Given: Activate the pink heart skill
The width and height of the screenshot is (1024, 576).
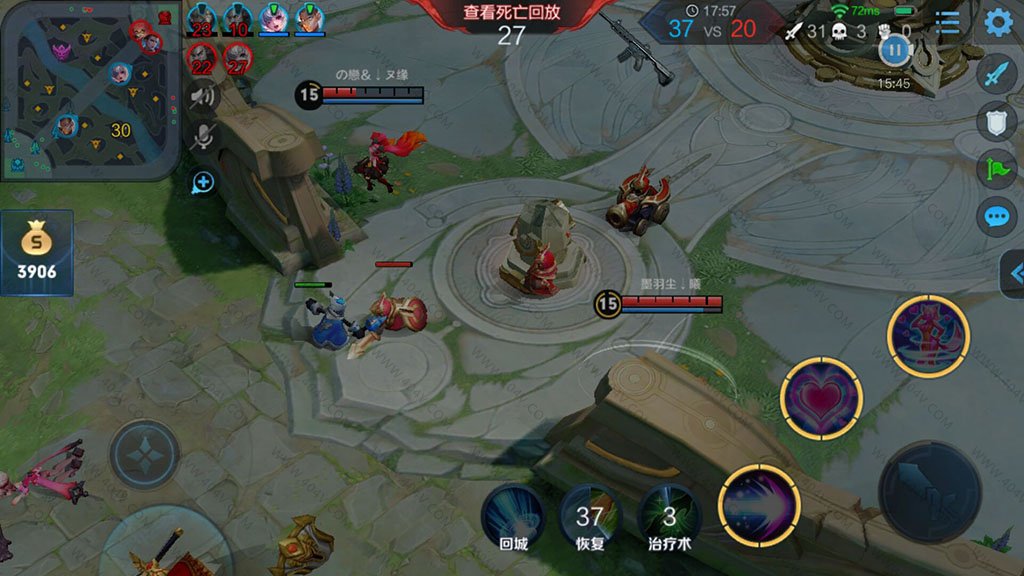Looking at the screenshot, I should pyautogui.click(x=821, y=399).
